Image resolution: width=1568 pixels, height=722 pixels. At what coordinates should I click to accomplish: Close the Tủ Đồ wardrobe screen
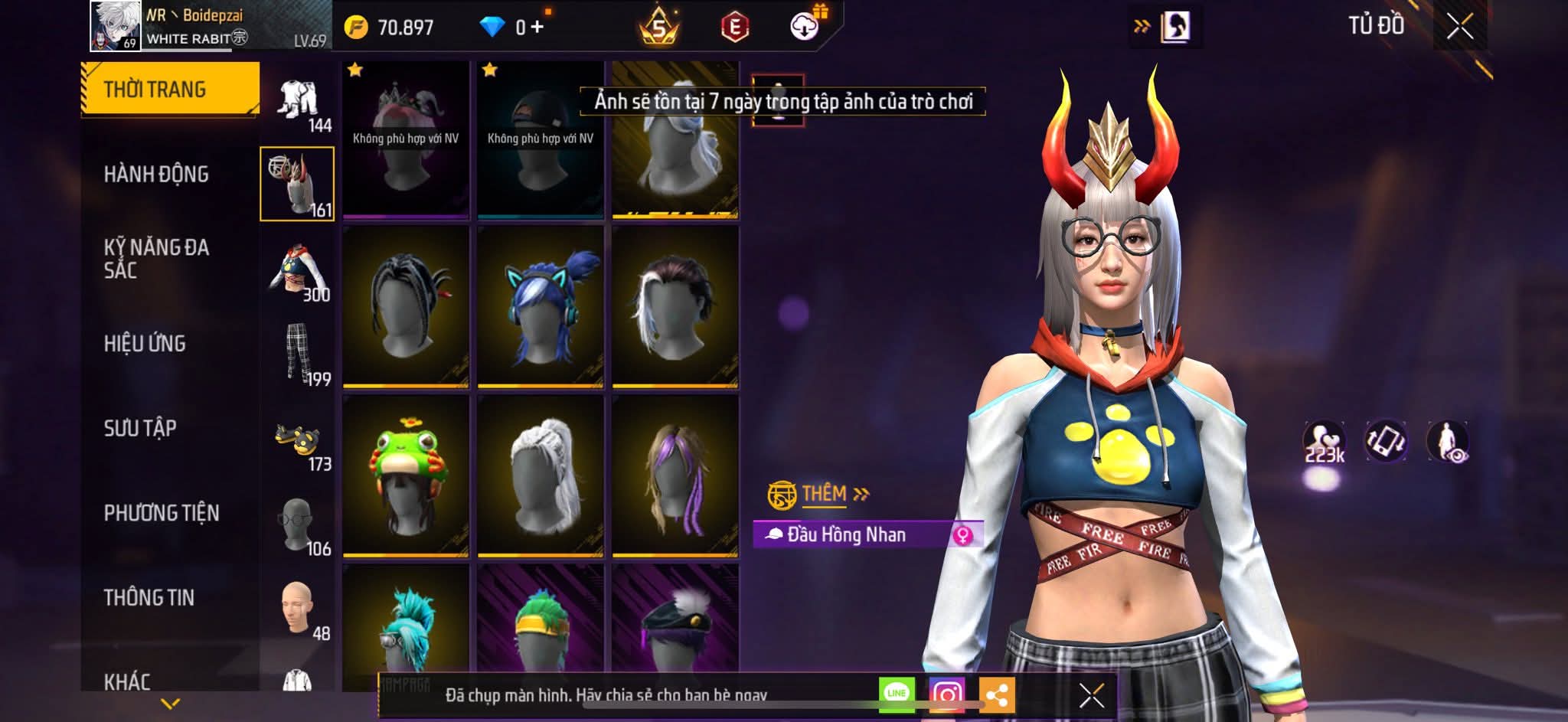(x=1459, y=27)
